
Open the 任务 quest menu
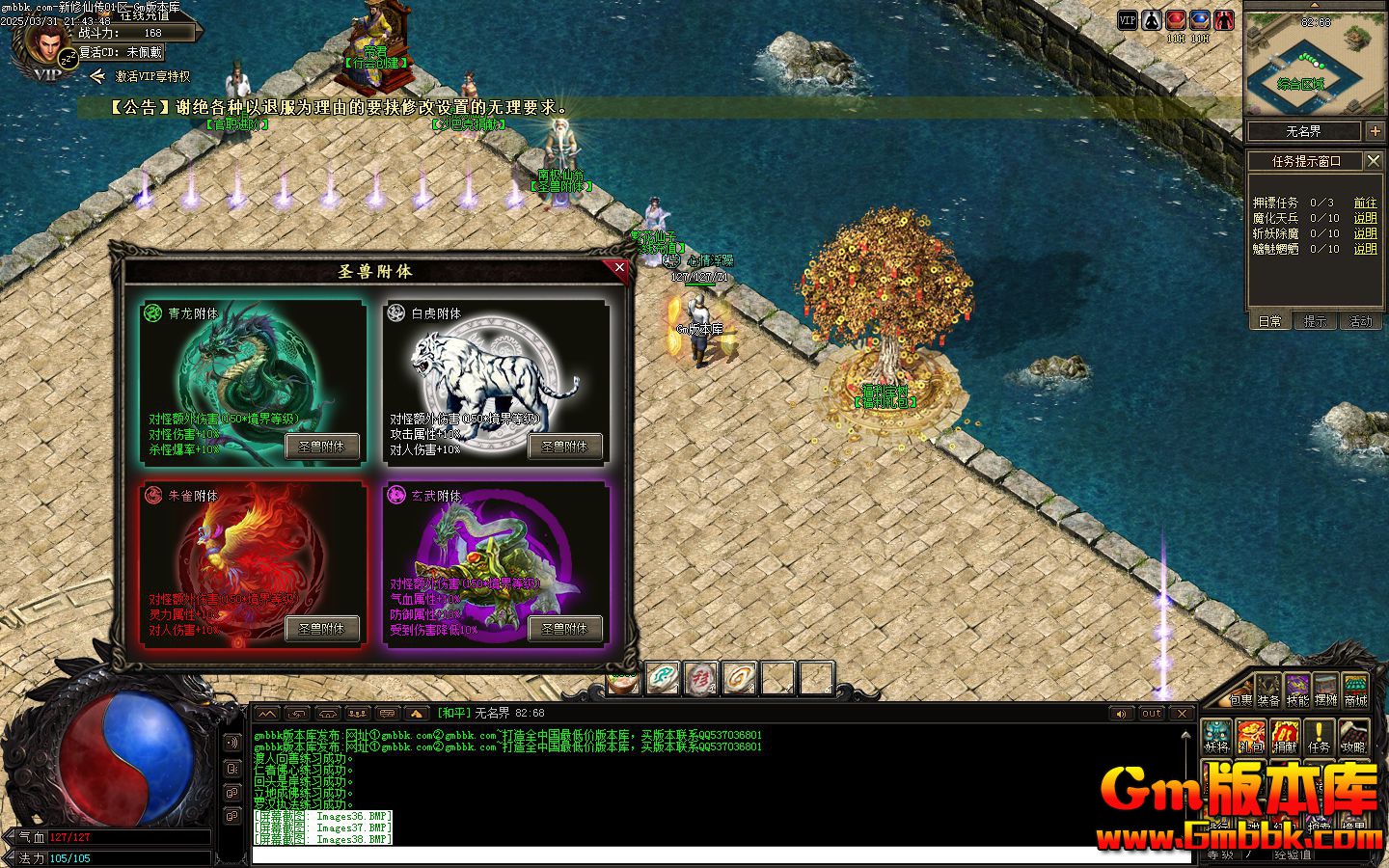click(1319, 738)
